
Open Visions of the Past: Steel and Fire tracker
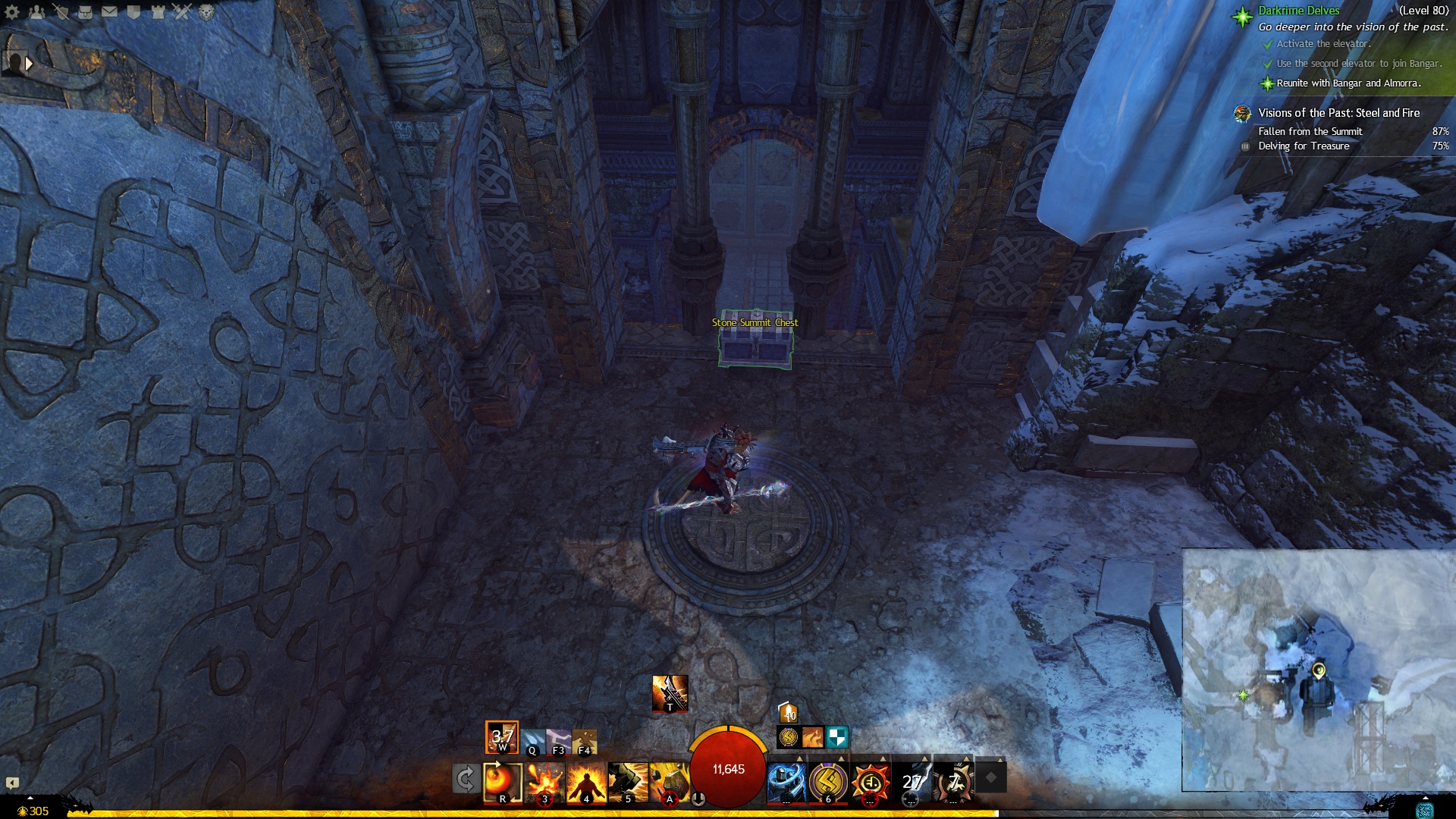[1338, 113]
